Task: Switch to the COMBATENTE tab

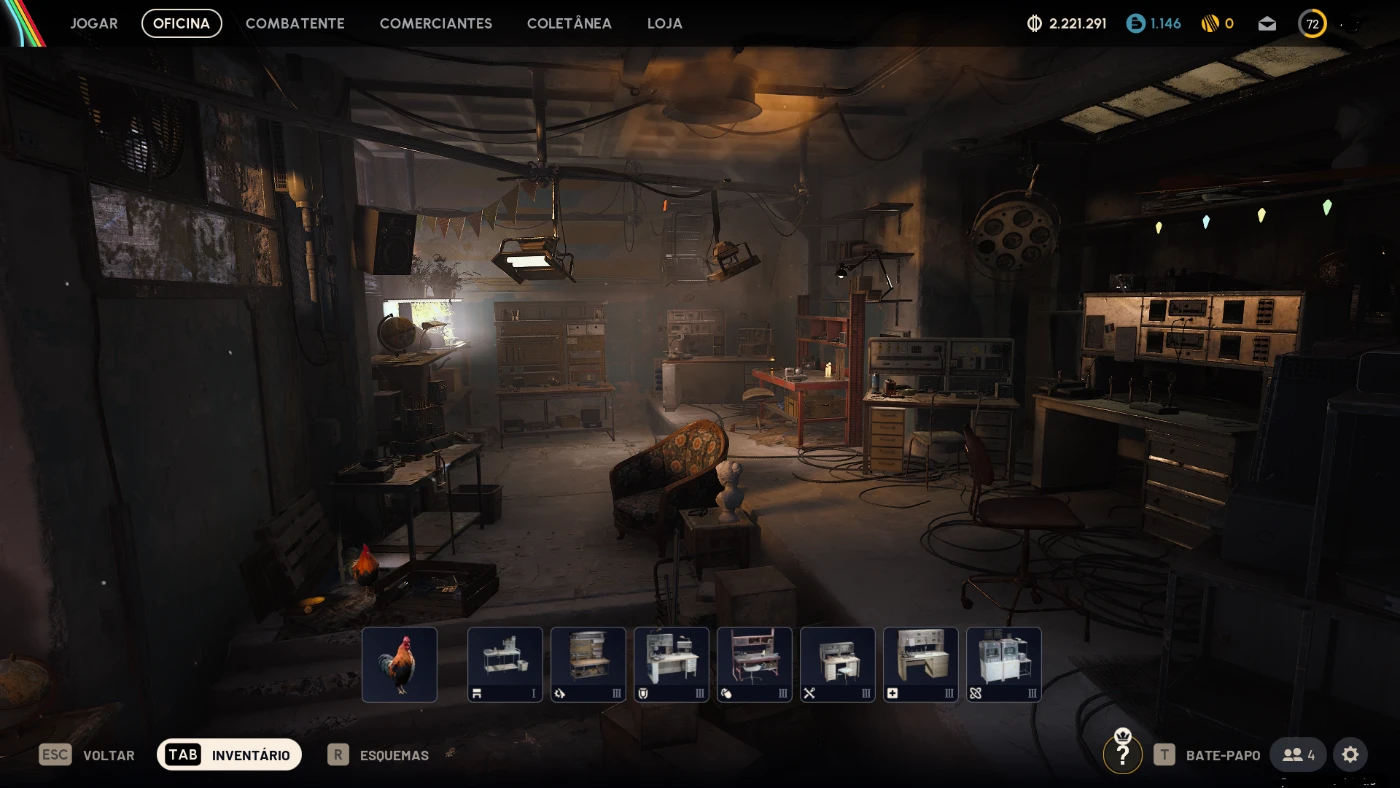Action: pos(295,23)
